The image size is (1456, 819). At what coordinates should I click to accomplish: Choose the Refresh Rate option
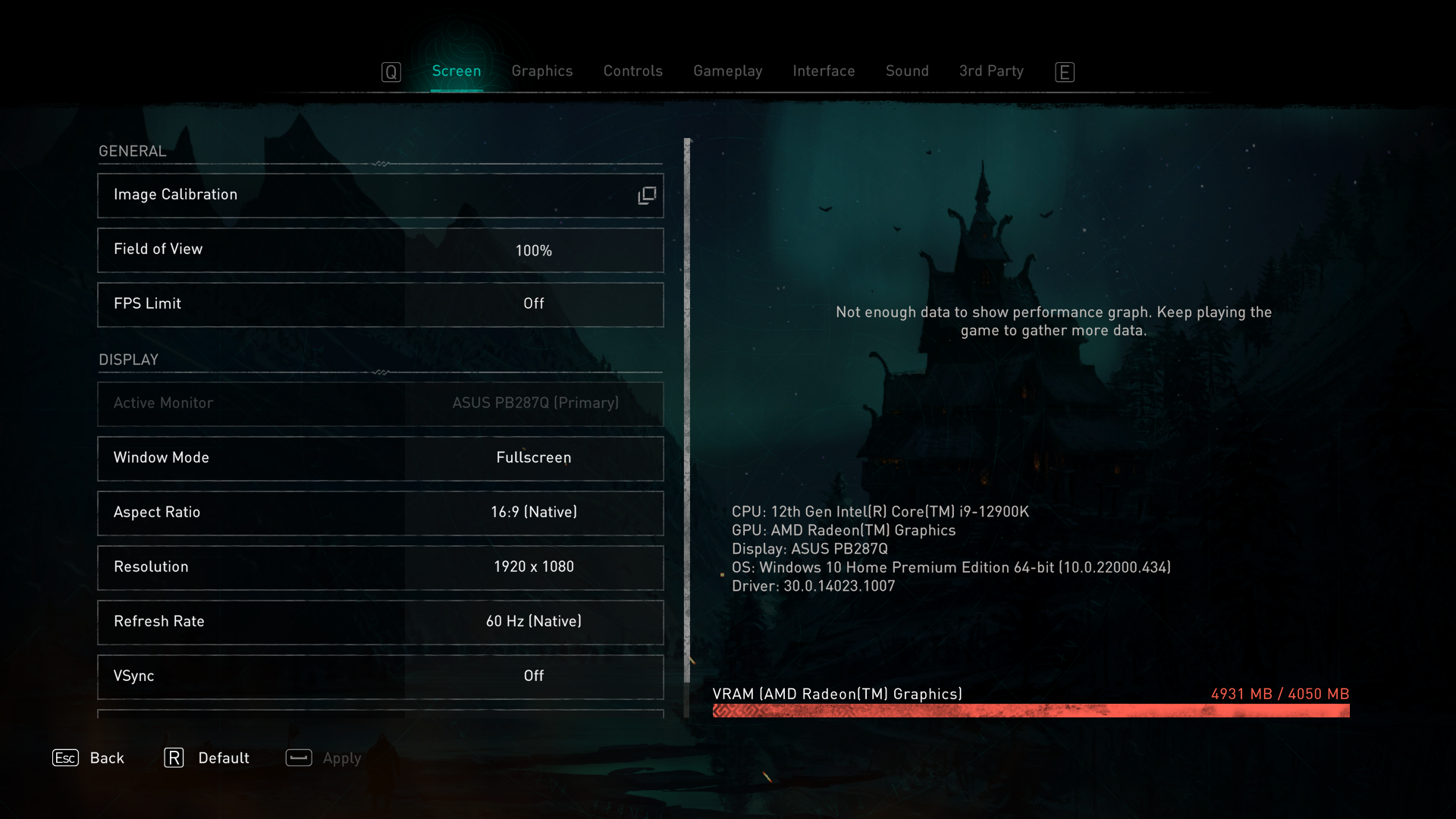(381, 622)
